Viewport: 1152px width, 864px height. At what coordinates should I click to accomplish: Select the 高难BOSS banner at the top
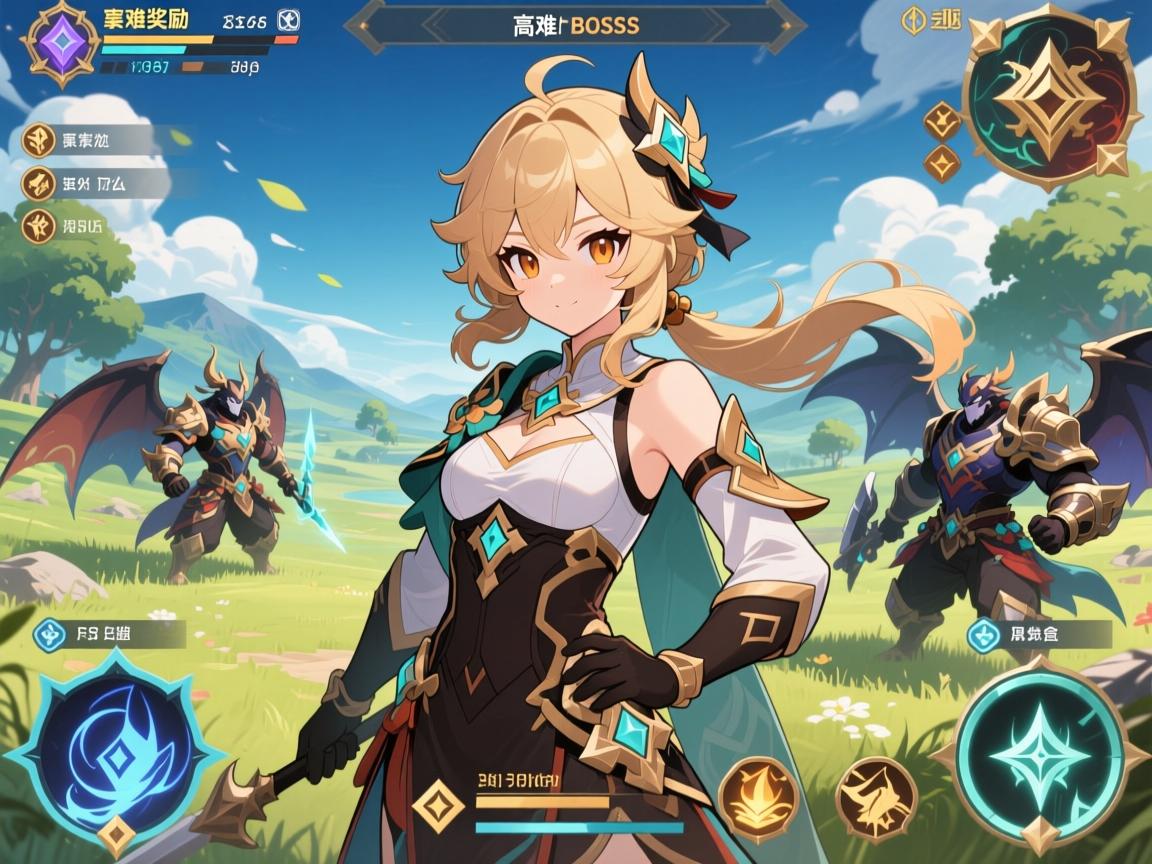pyautogui.click(x=574, y=27)
